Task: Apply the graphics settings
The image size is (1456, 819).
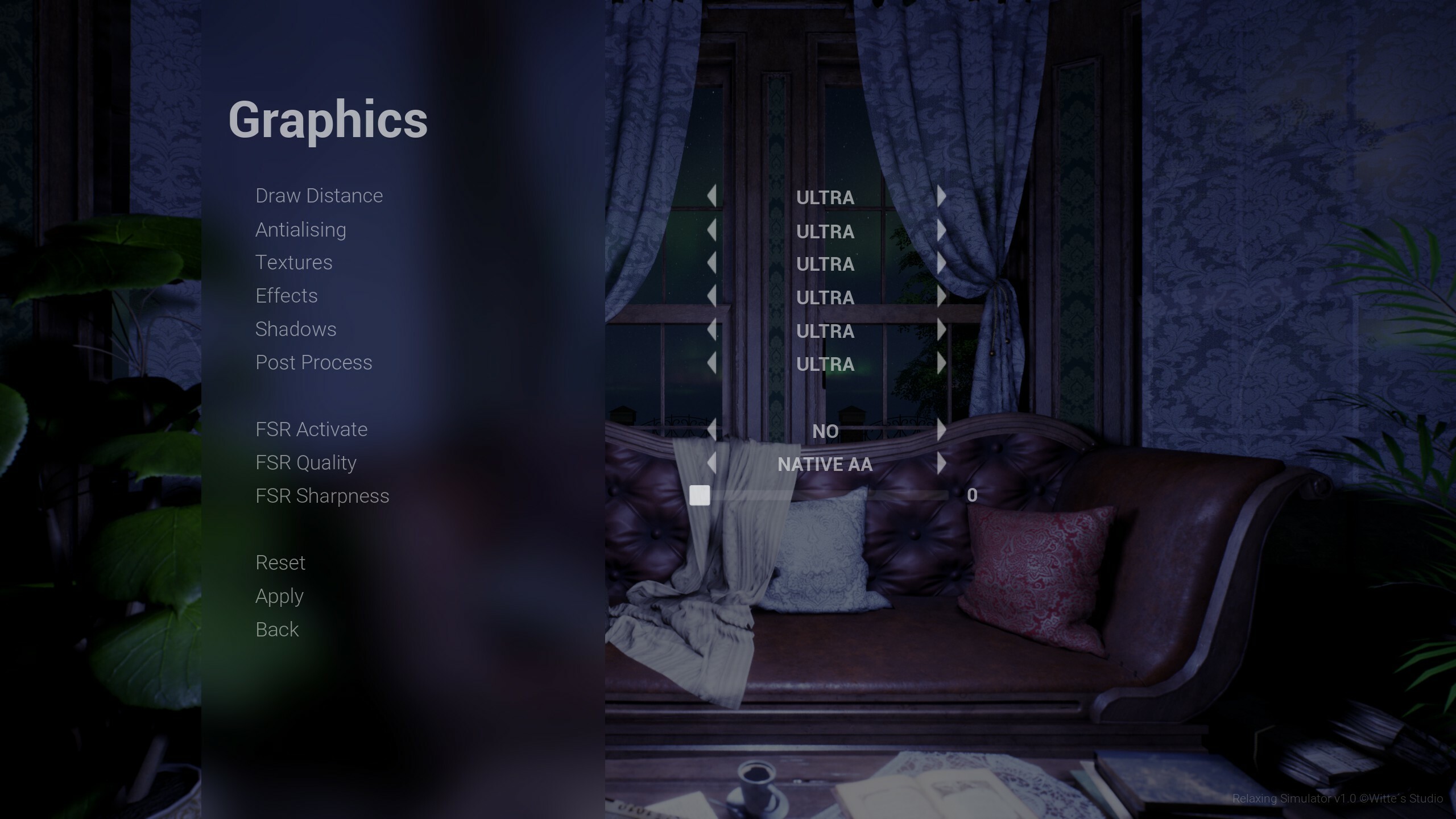Action: [280, 596]
